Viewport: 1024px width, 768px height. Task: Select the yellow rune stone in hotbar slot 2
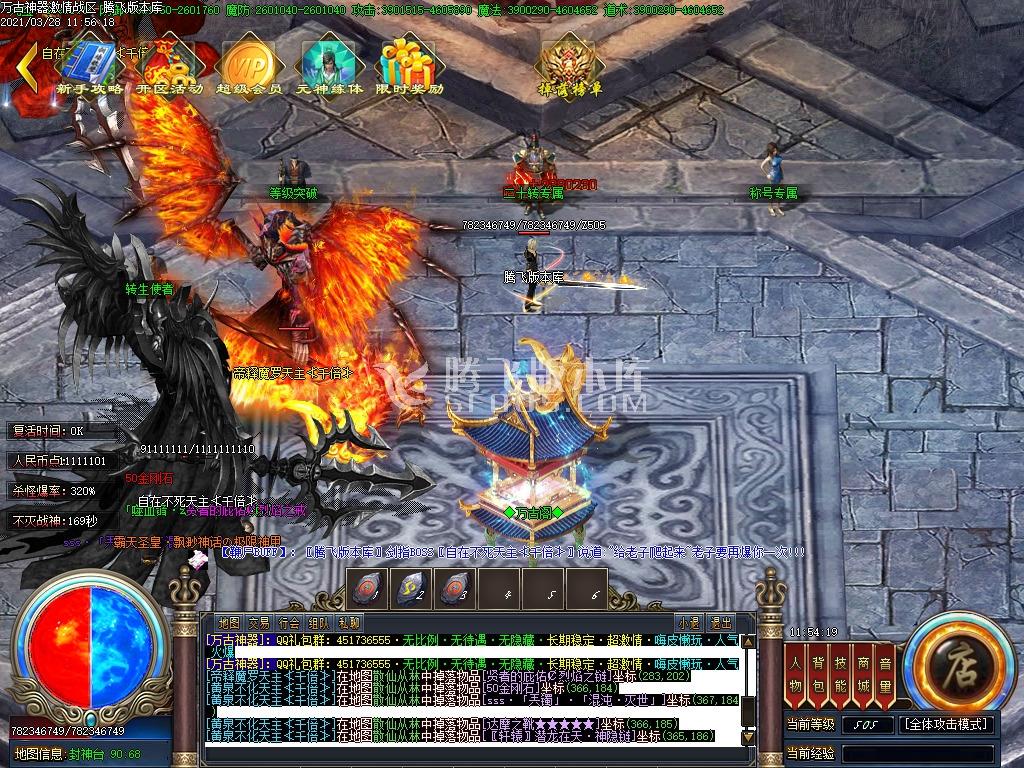412,588
